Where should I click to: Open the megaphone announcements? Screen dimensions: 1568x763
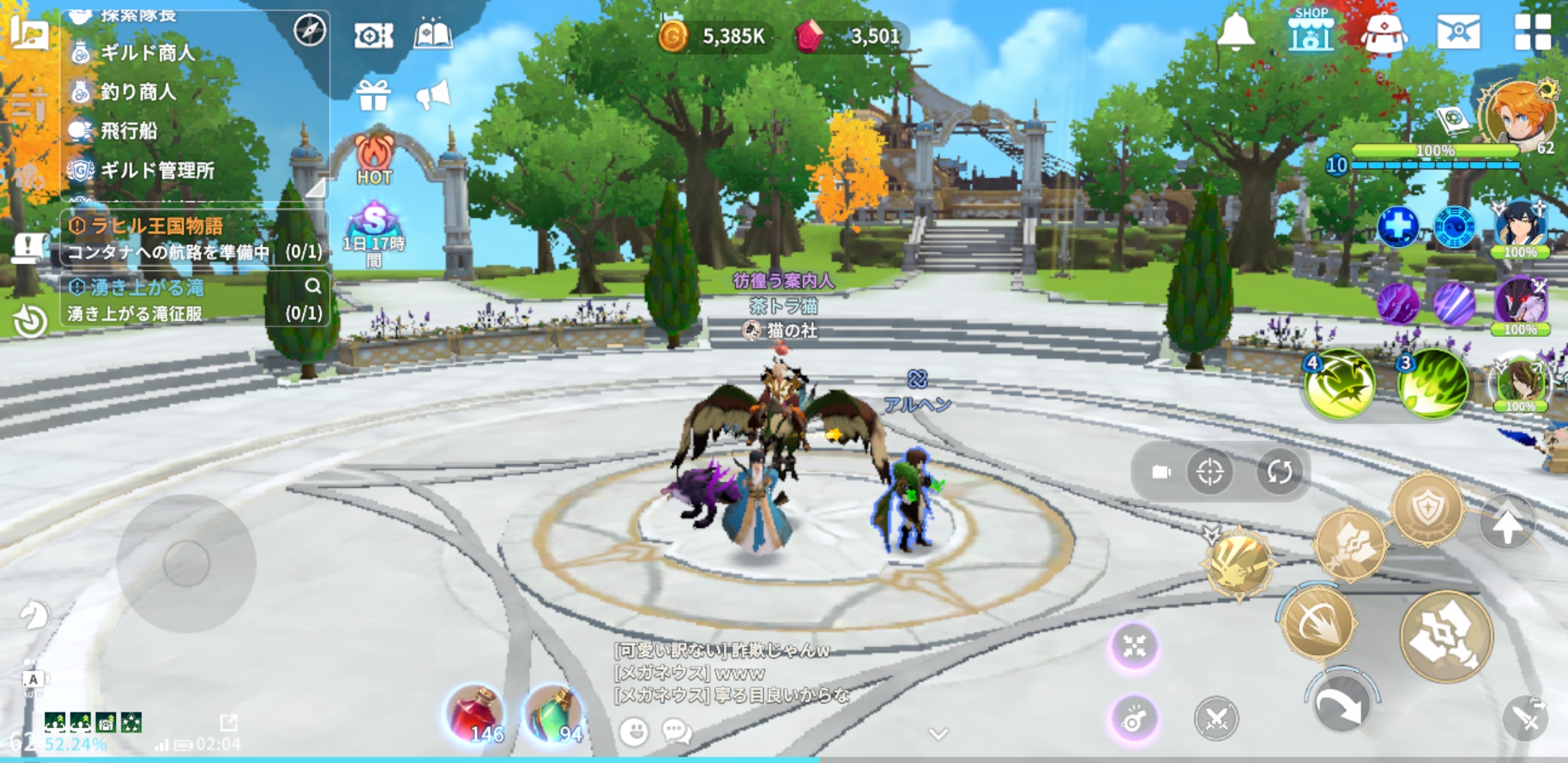434,95
